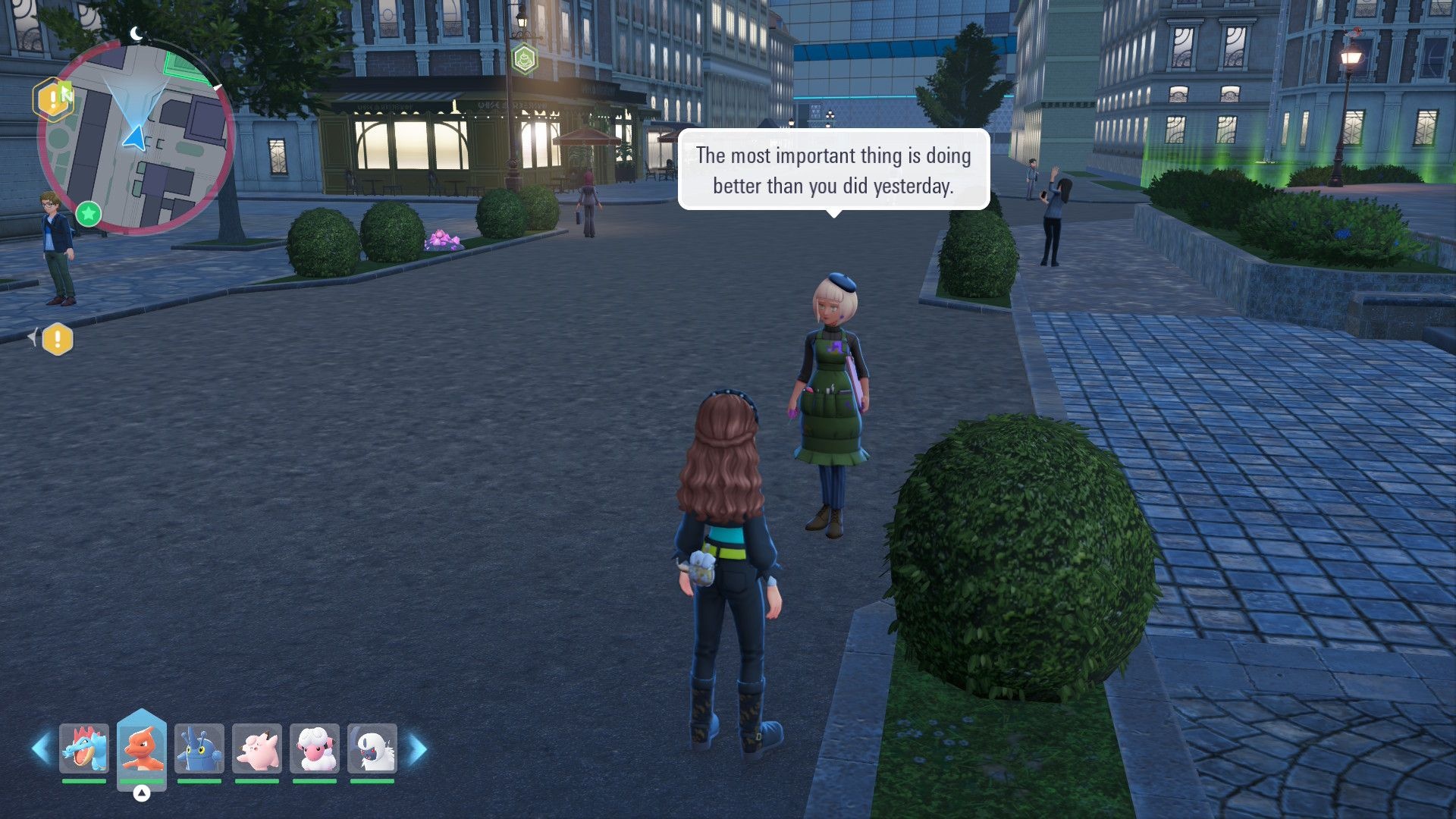Select the Feraligatr party slot
Viewport: 1456px width, 819px height.
84,748
